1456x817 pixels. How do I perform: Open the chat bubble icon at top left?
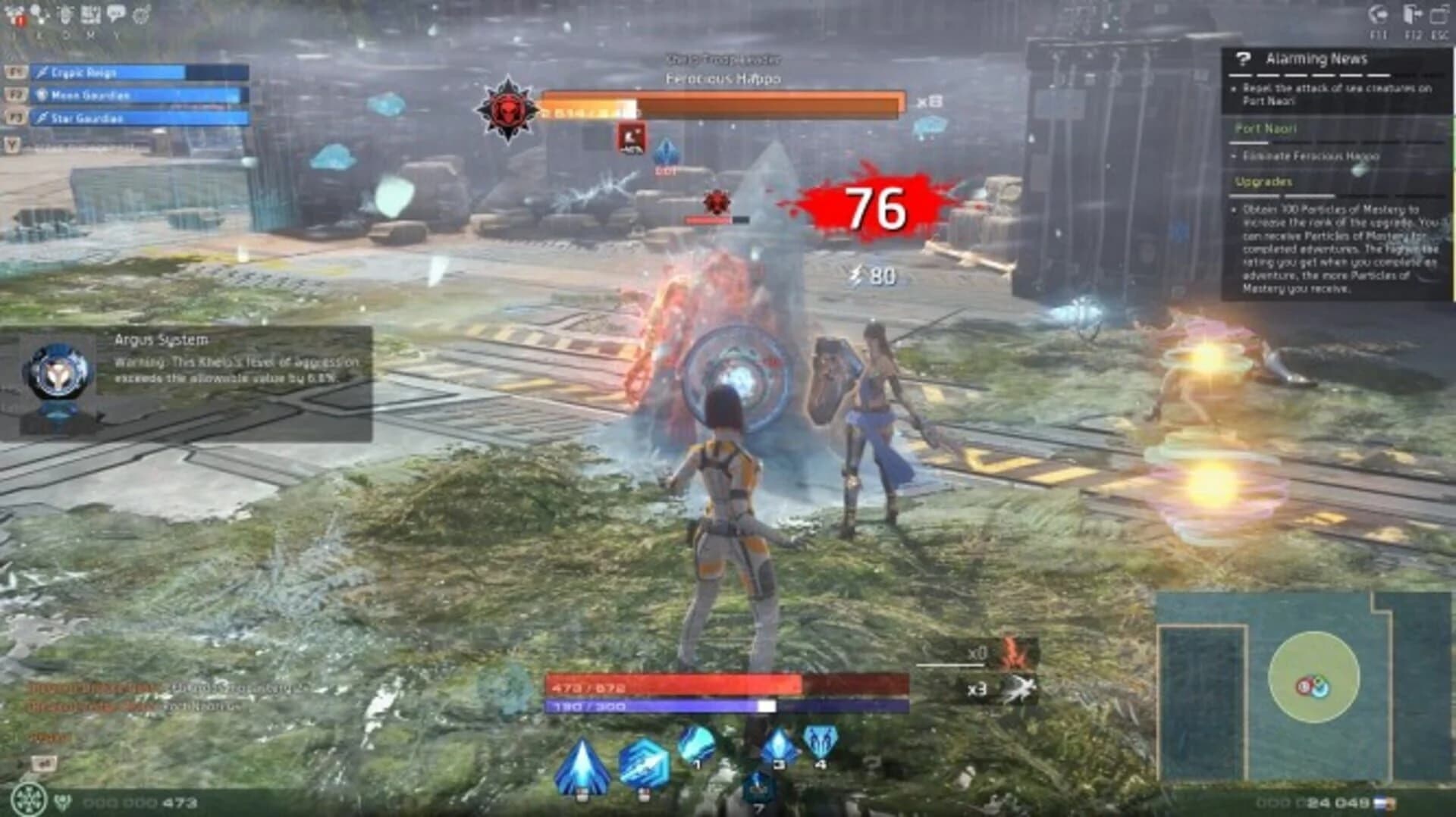115,11
